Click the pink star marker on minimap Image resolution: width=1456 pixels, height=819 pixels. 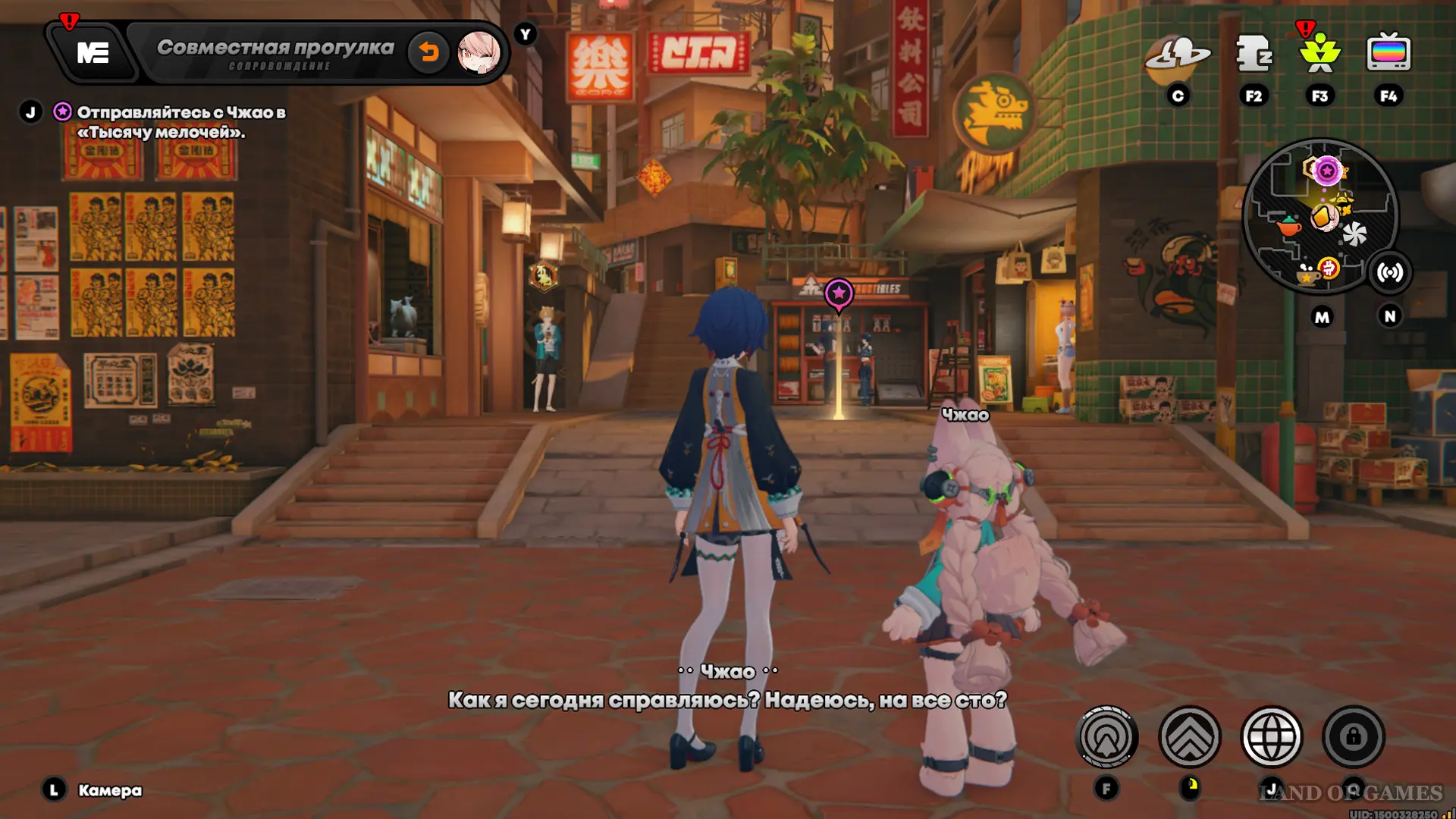(1326, 171)
